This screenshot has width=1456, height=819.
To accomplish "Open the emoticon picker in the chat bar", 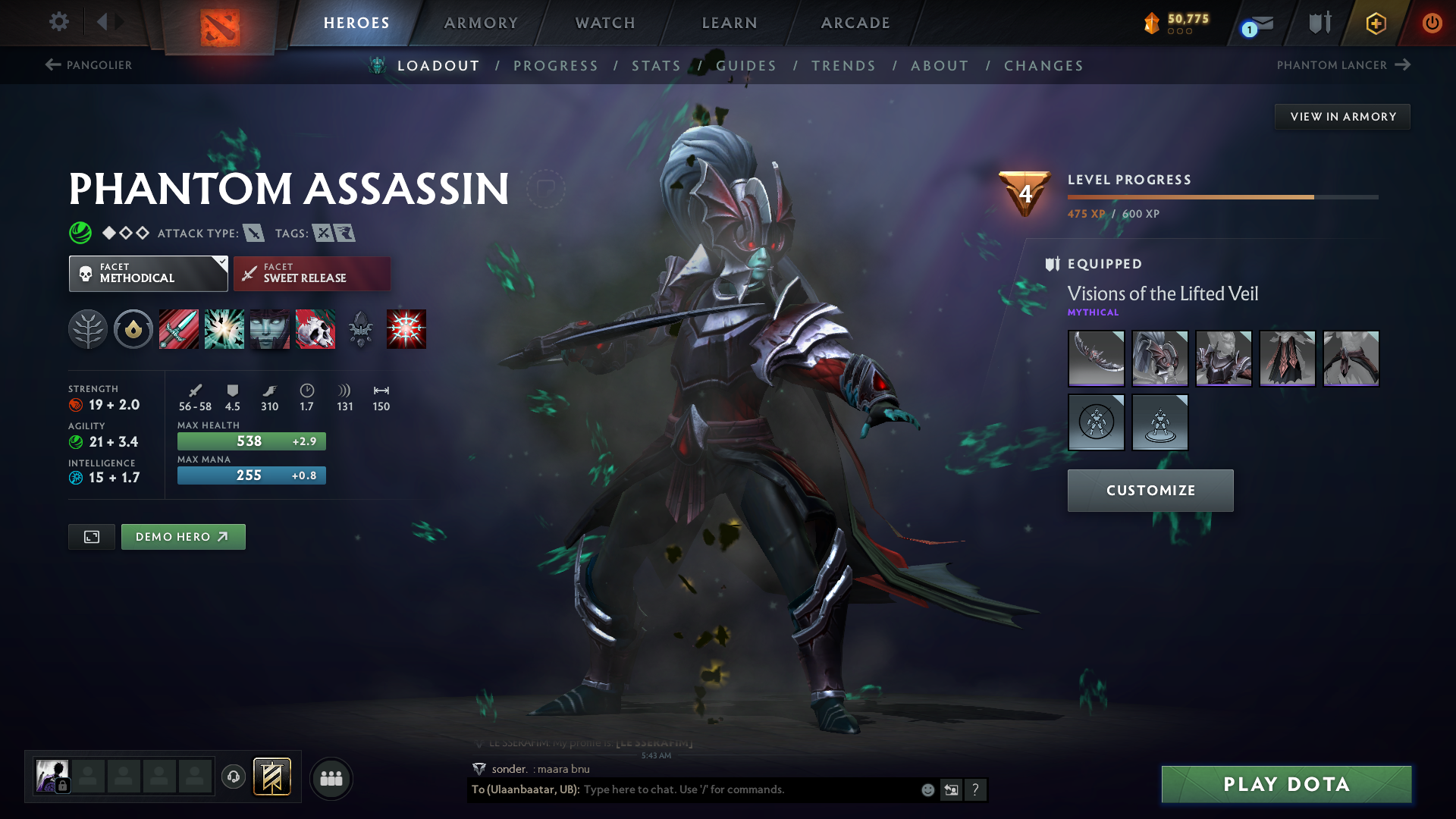I will coord(927,789).
